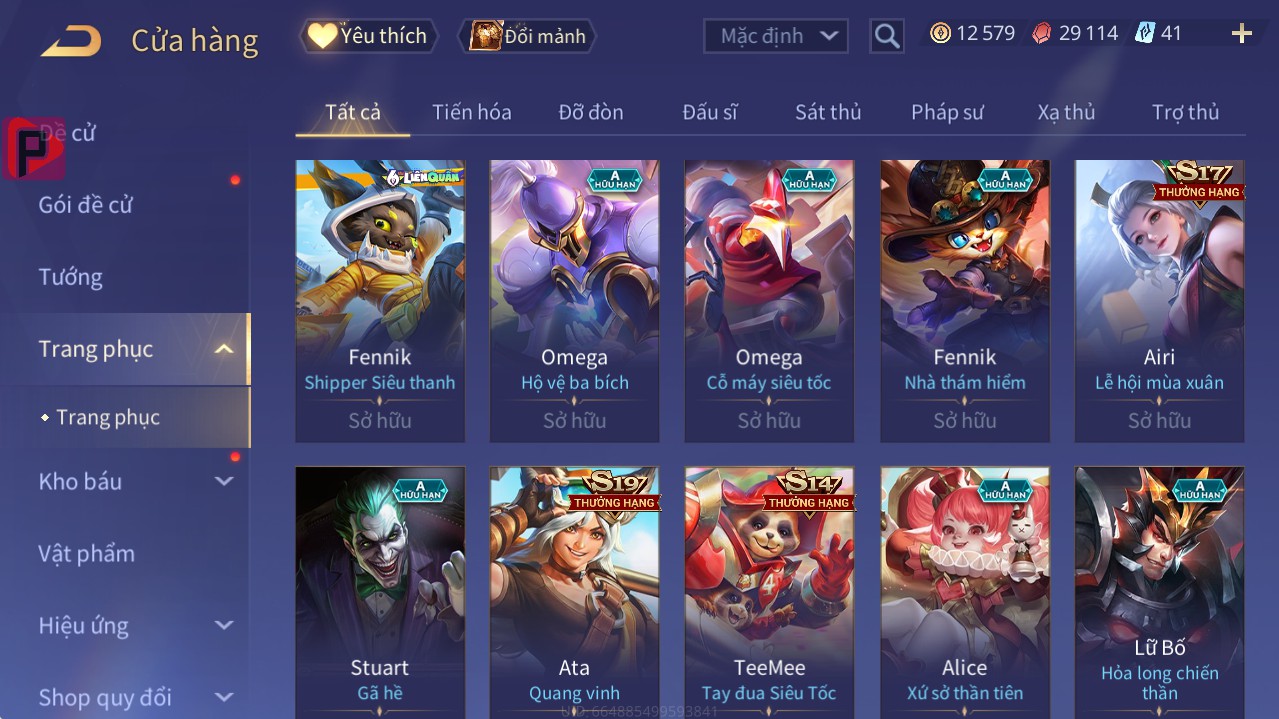Switch to the Đỡ đòn tab
The image size is (1279, 719).
[x=590, y=112]
